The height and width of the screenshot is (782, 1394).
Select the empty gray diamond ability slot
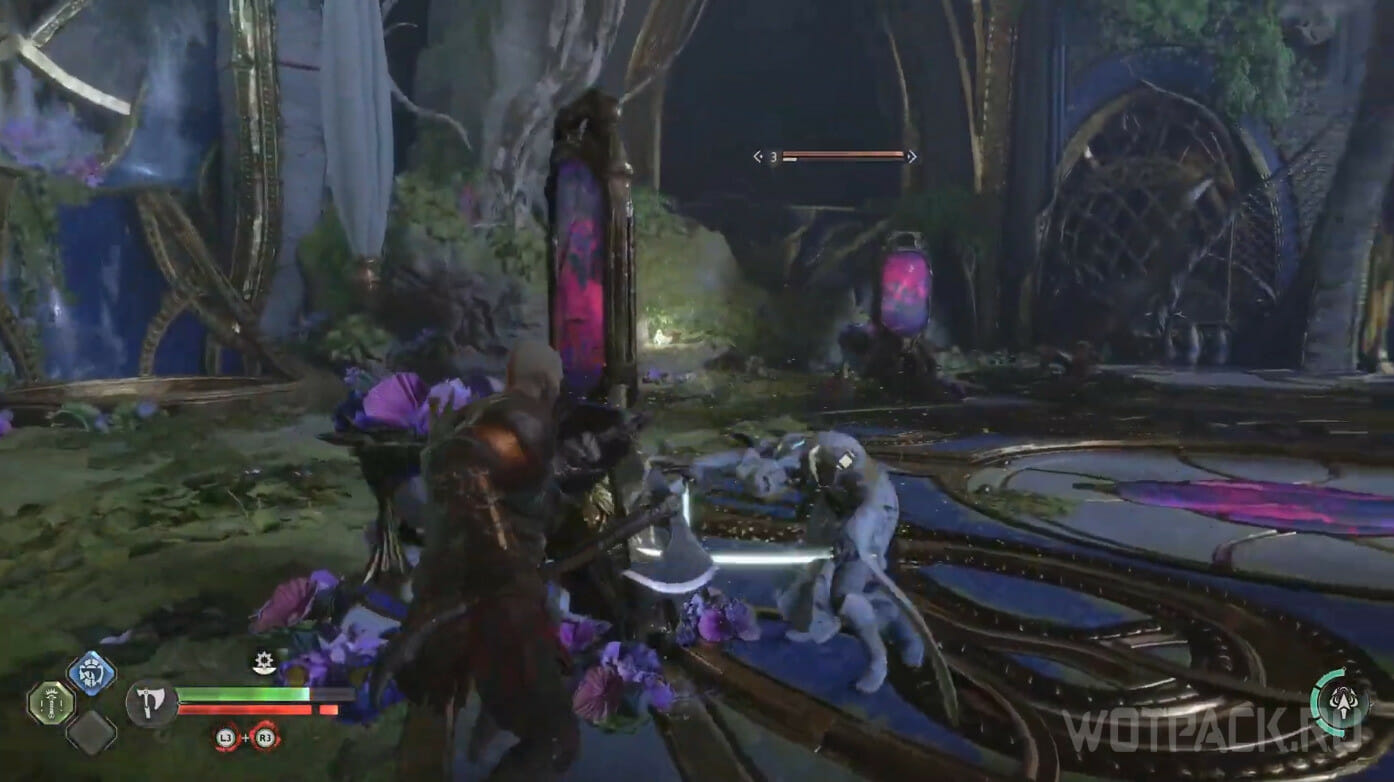[x=91, y=733]
